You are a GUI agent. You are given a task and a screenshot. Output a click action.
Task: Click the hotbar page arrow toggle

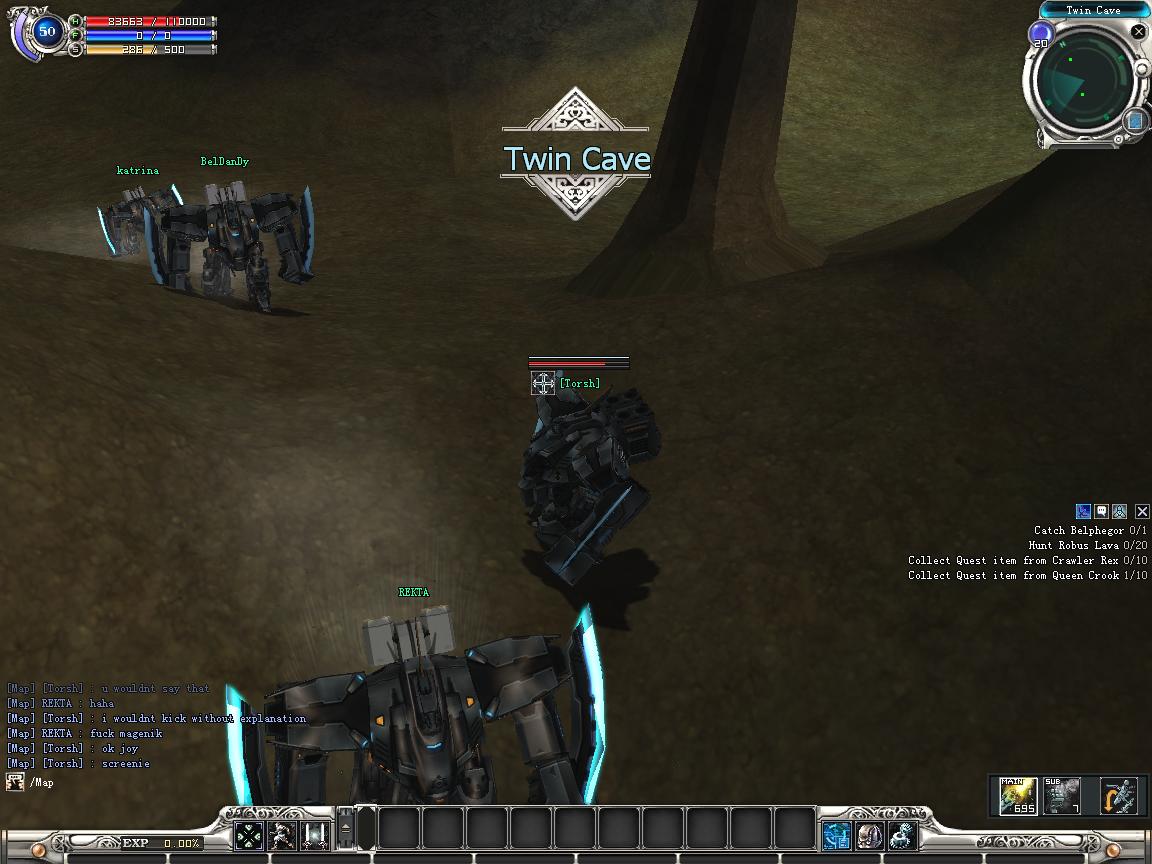click(x=346, y=828)
